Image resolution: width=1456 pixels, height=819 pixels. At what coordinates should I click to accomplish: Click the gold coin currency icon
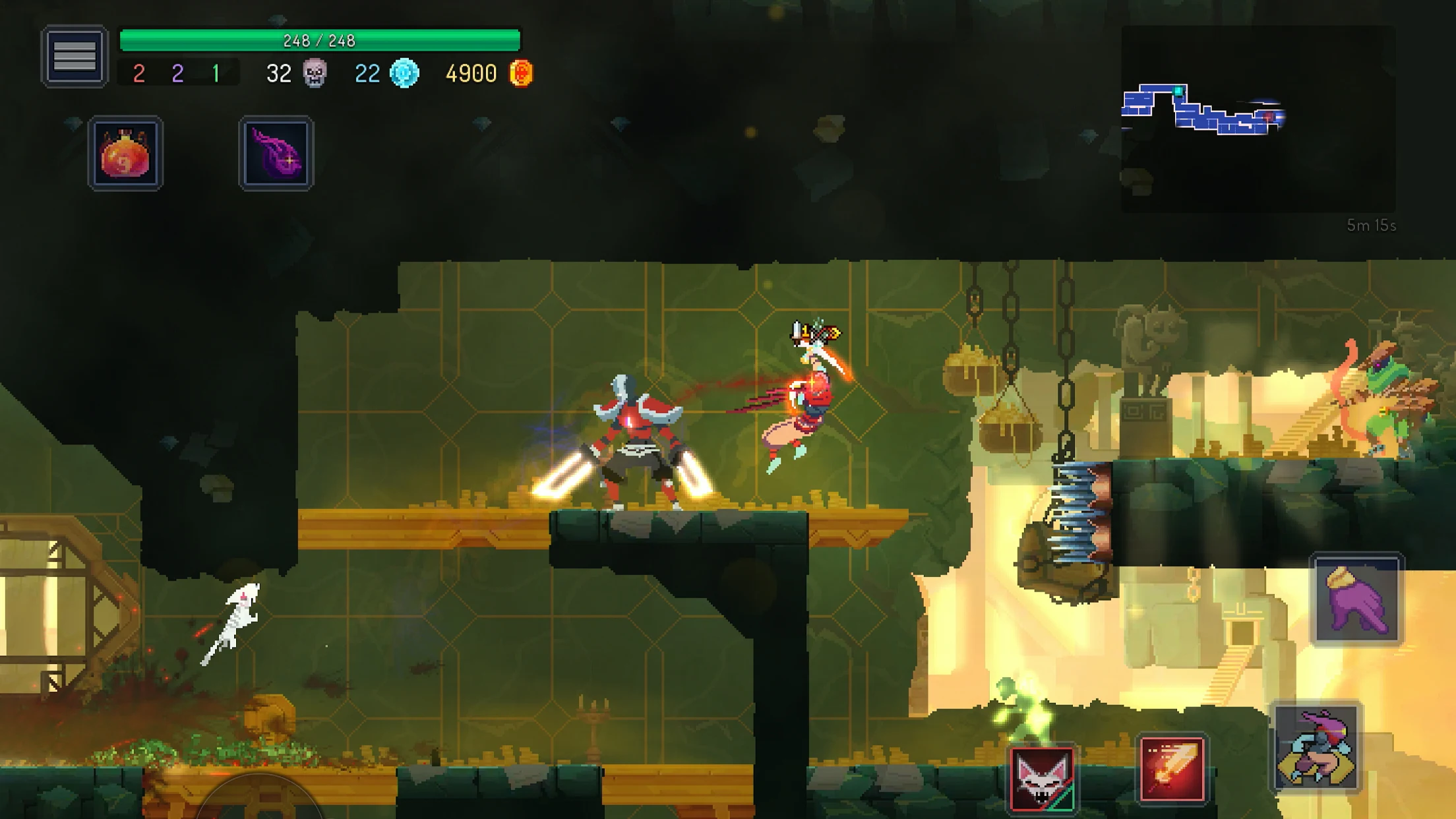point(521,73)
